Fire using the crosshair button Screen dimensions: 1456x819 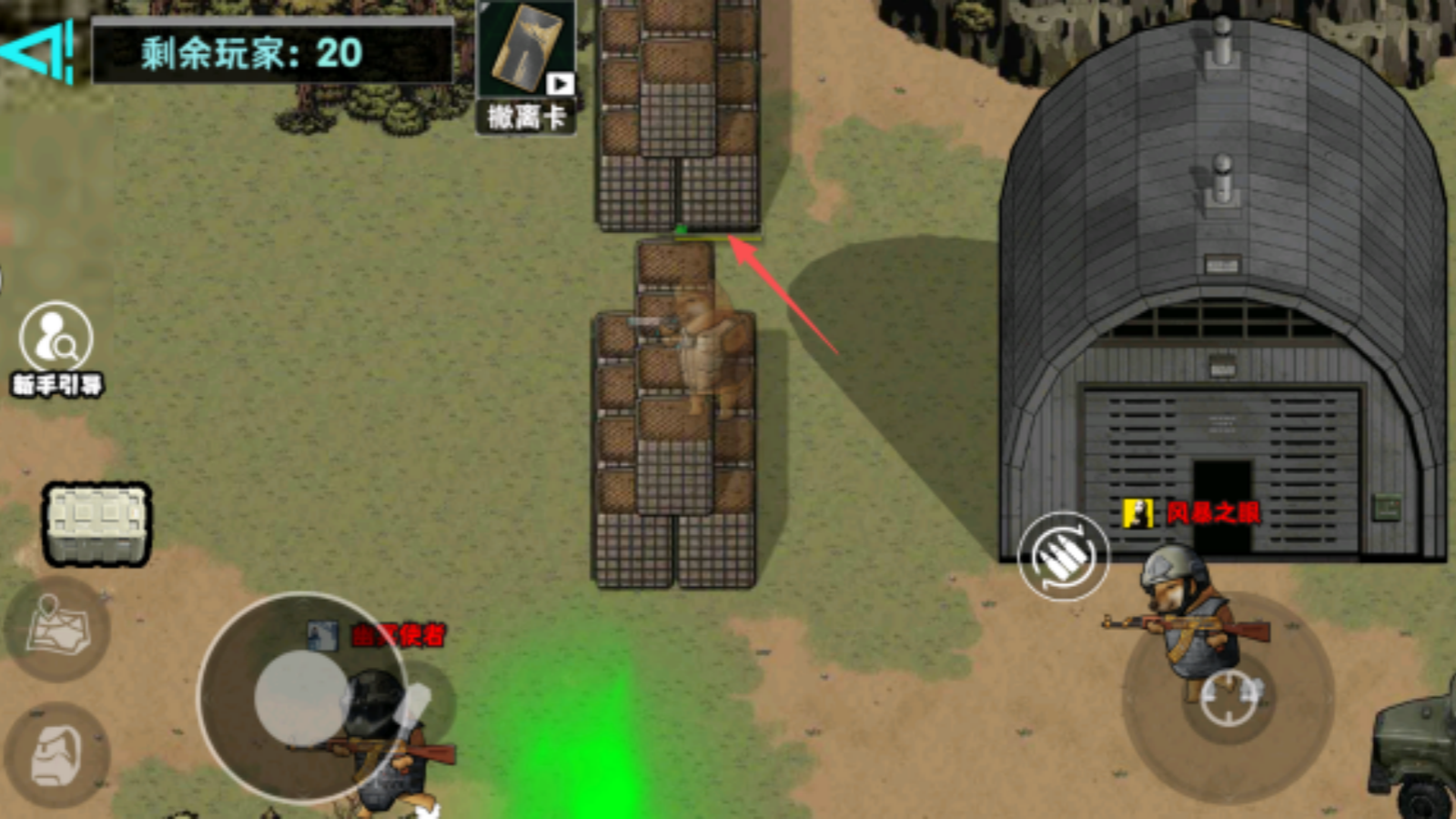1228,698
